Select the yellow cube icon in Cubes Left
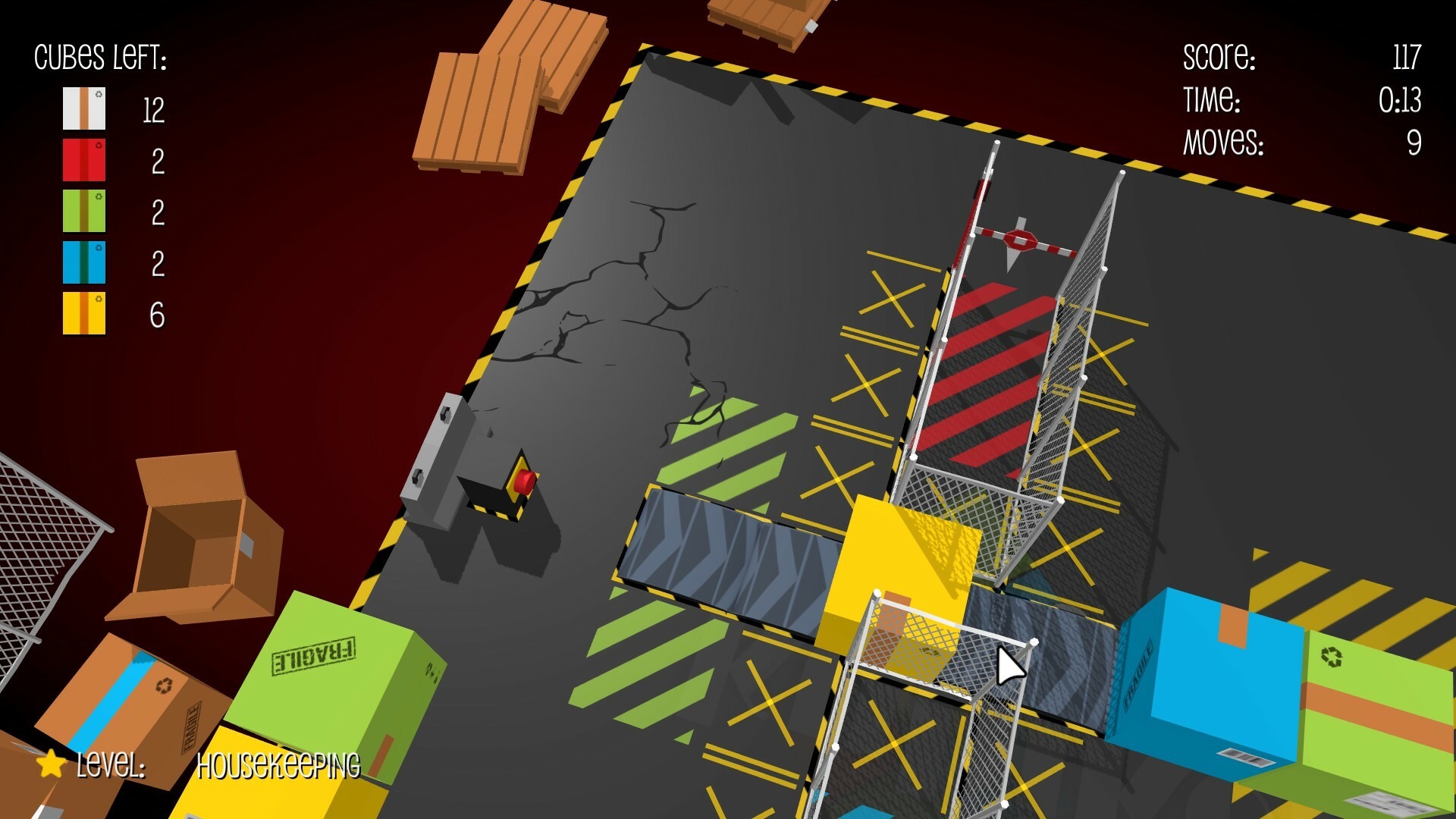 tap(83, 313)
